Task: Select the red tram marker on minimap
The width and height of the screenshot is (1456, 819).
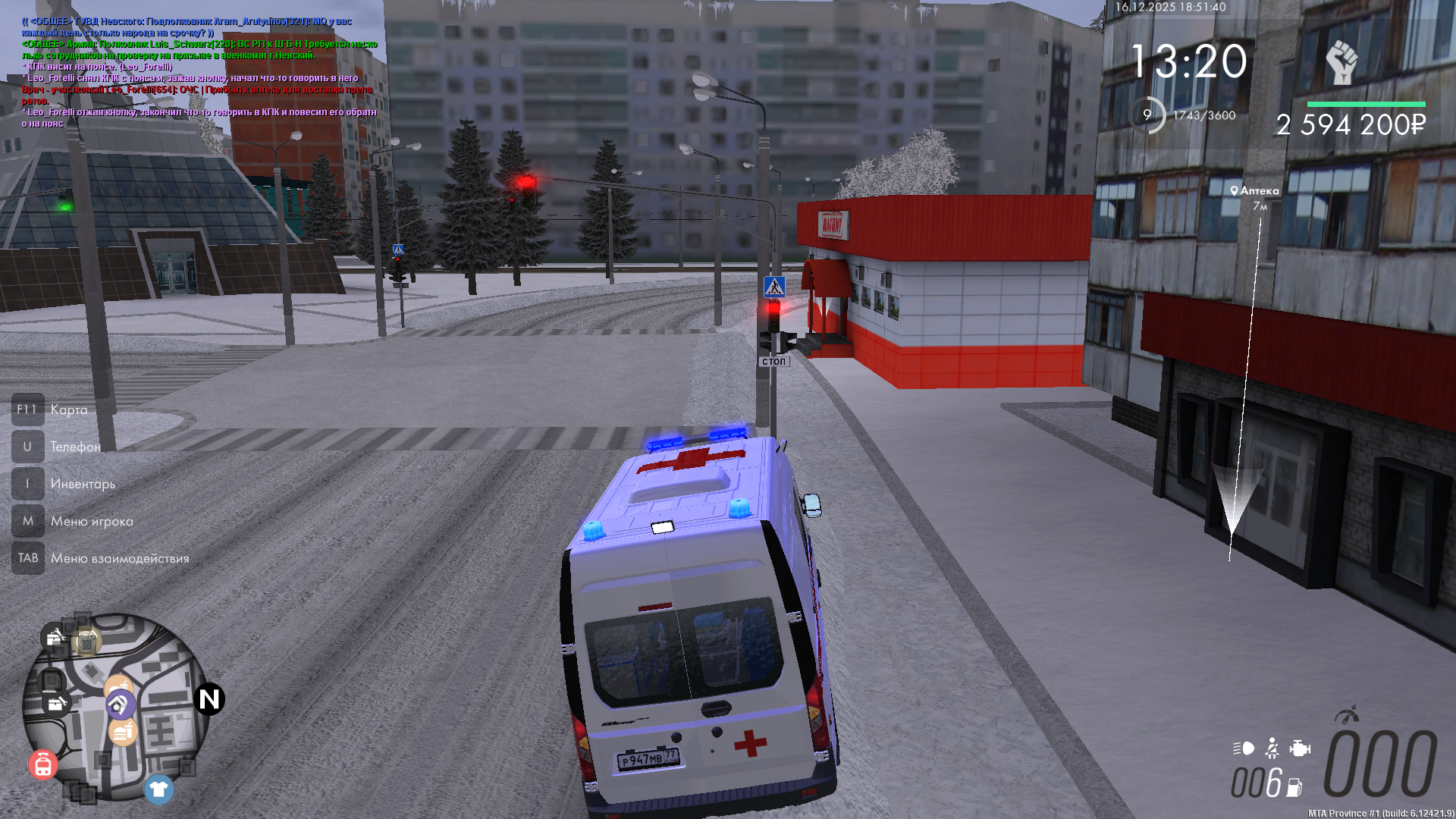Action: (x=43, y=764)
